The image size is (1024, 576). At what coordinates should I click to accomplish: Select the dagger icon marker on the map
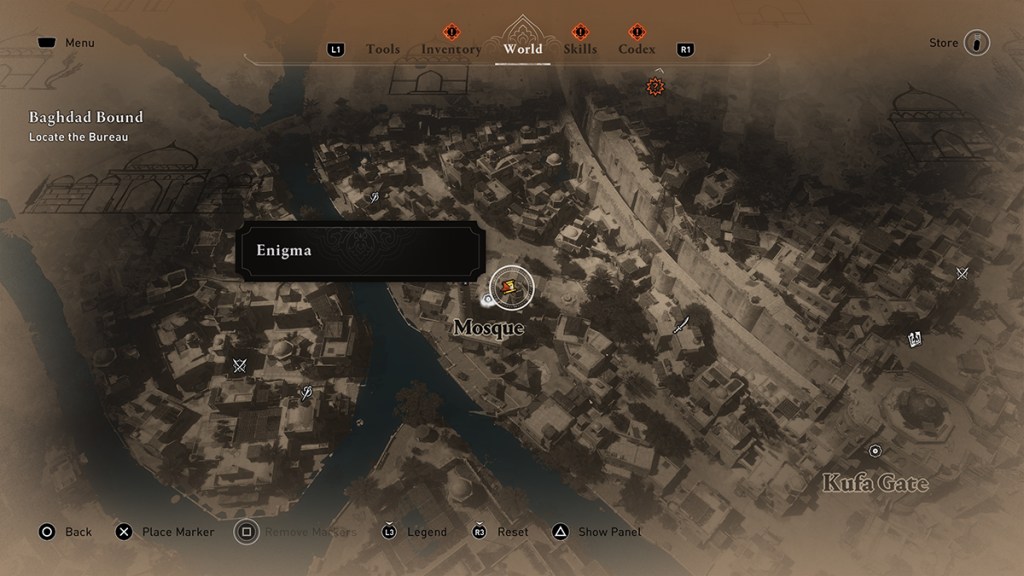pyautogui.click(x=682, y=323)
